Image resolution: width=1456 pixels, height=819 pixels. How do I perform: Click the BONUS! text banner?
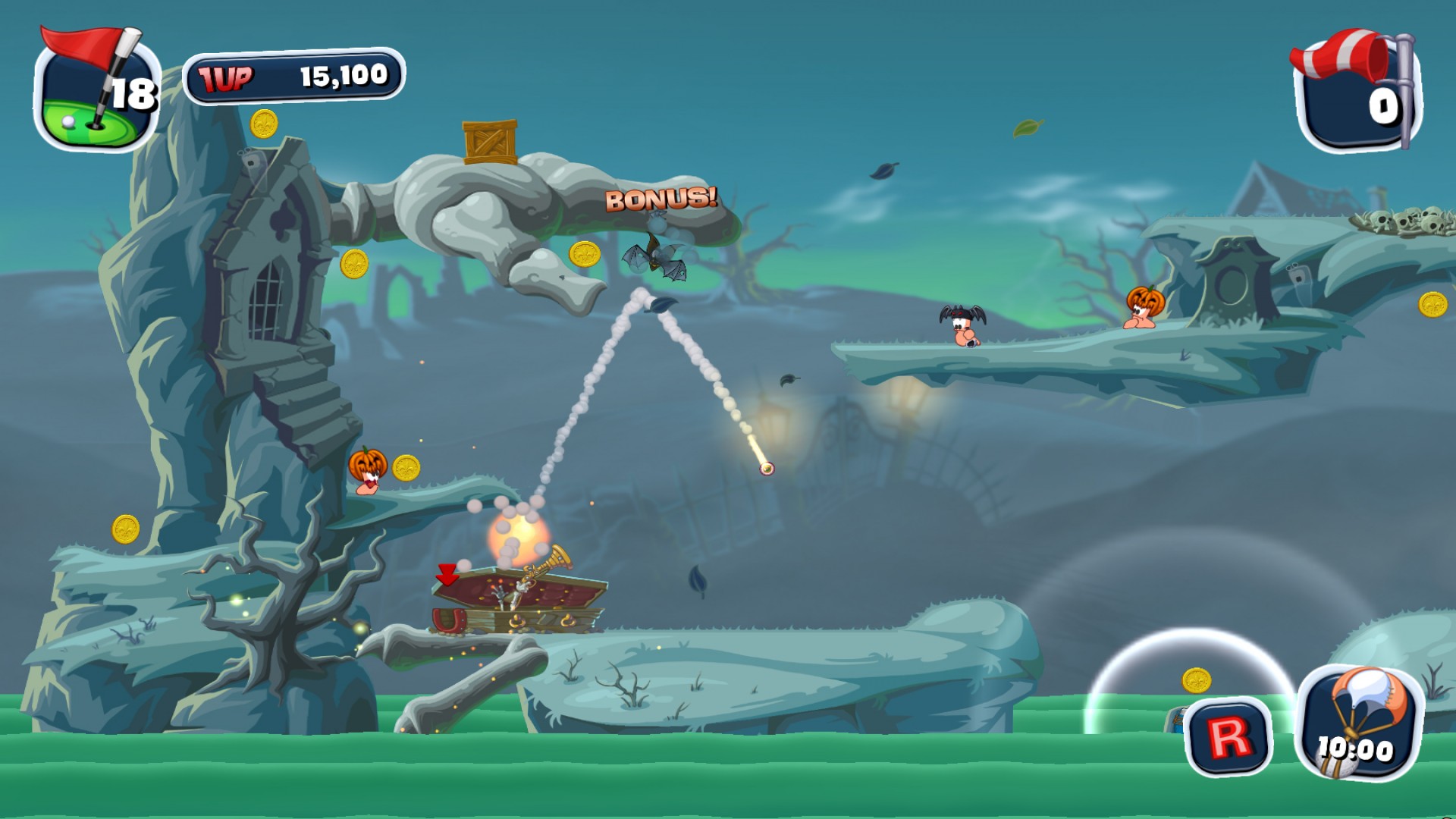pos(661,199)
